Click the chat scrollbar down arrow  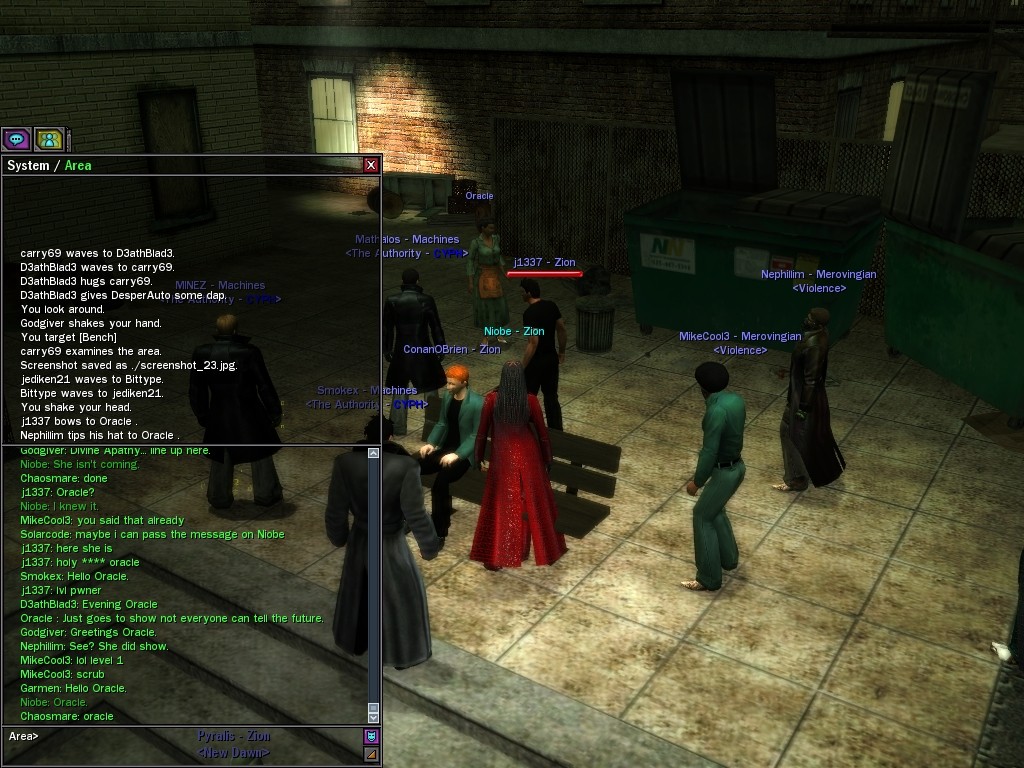pyautogui.click(x=374, y=717)
